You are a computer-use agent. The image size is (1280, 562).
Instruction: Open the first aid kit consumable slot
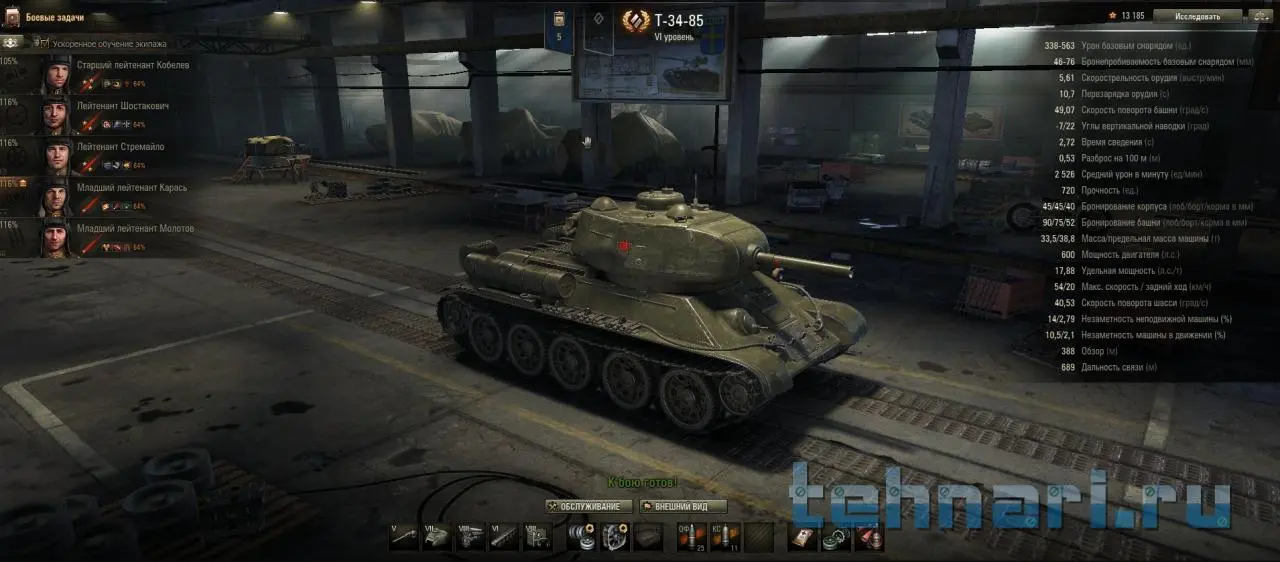click(x=801, y=537)
